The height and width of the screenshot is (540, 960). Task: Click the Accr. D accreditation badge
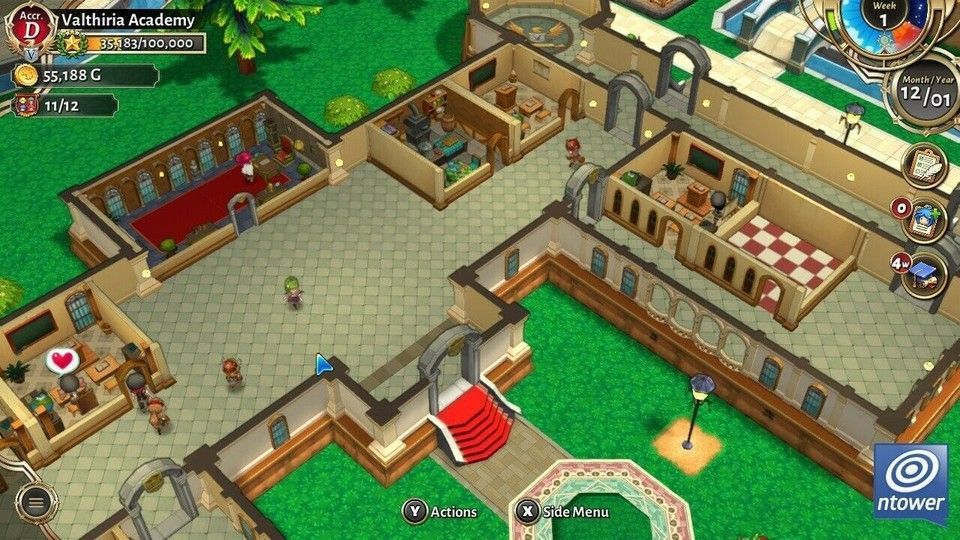pyautogui.click(x=32, y=28)
